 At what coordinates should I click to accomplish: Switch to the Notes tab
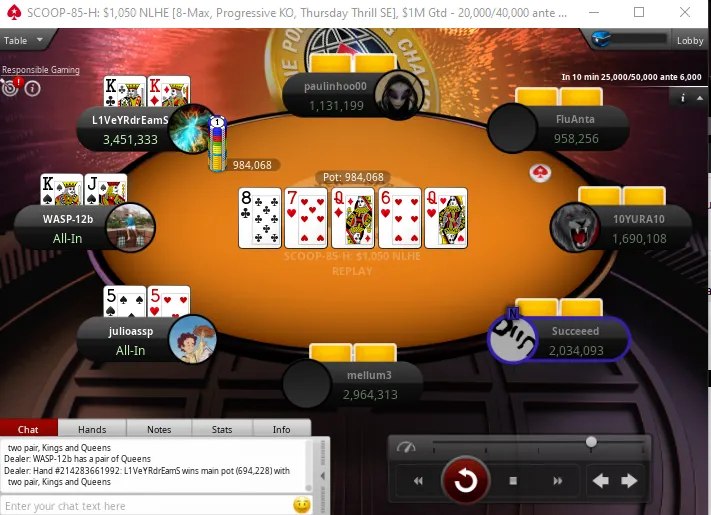pyautogui.click(x=159, y=429)
